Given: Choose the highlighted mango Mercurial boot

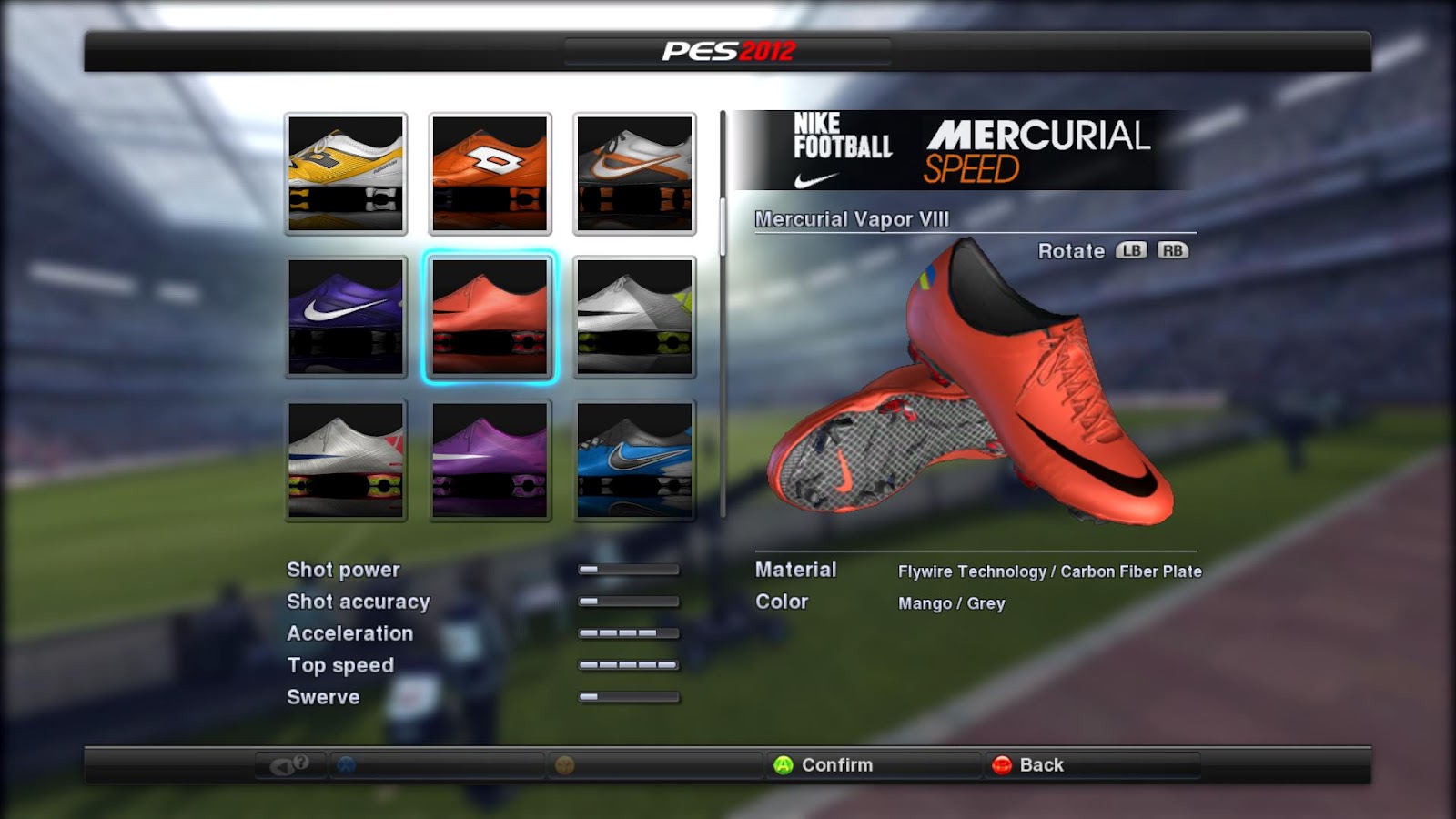Looking at the screenshot, I should [x=490, y=316].
